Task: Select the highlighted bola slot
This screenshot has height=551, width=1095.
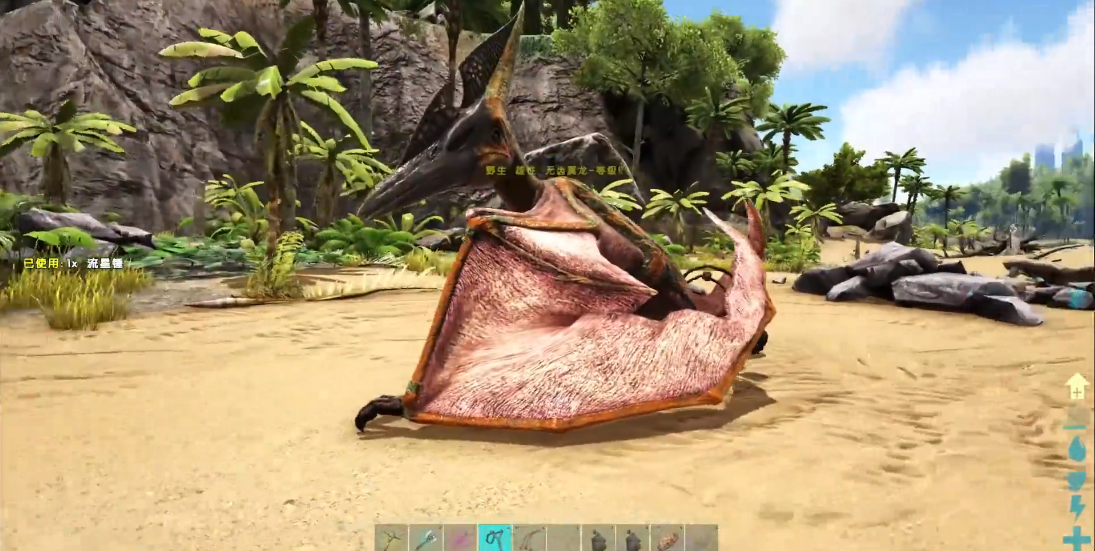Action: pyautogui.click(x=495, y=539)
